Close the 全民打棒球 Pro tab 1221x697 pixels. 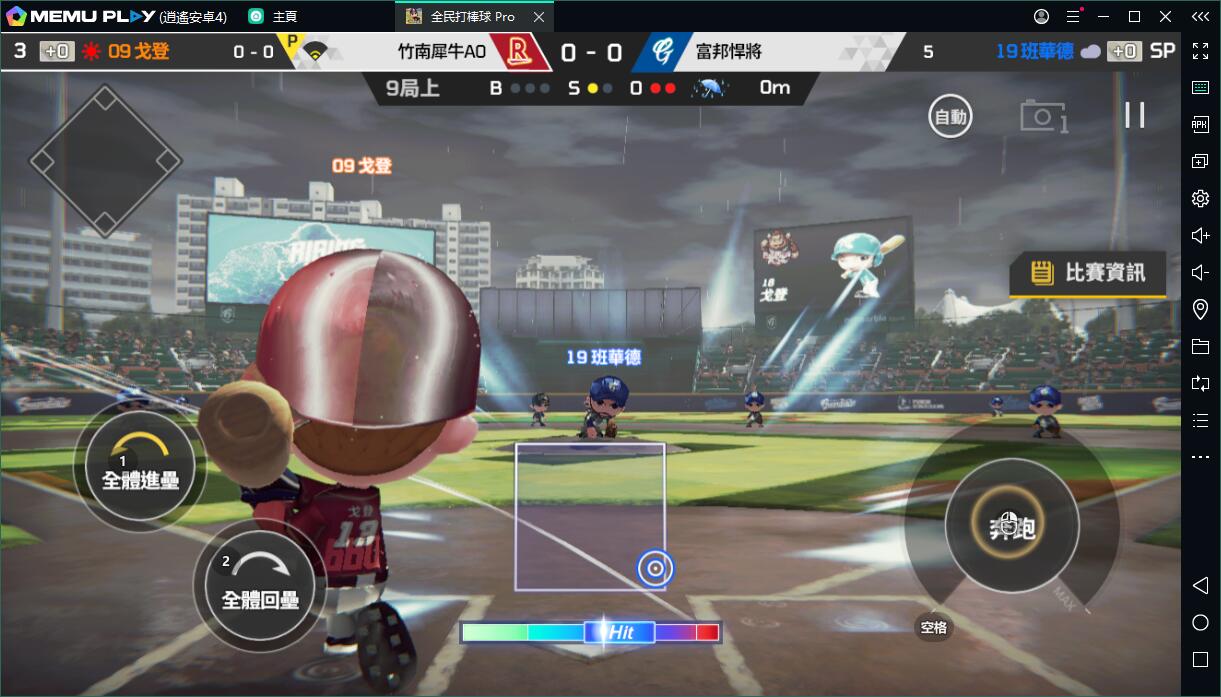click(x=539, y=17)
